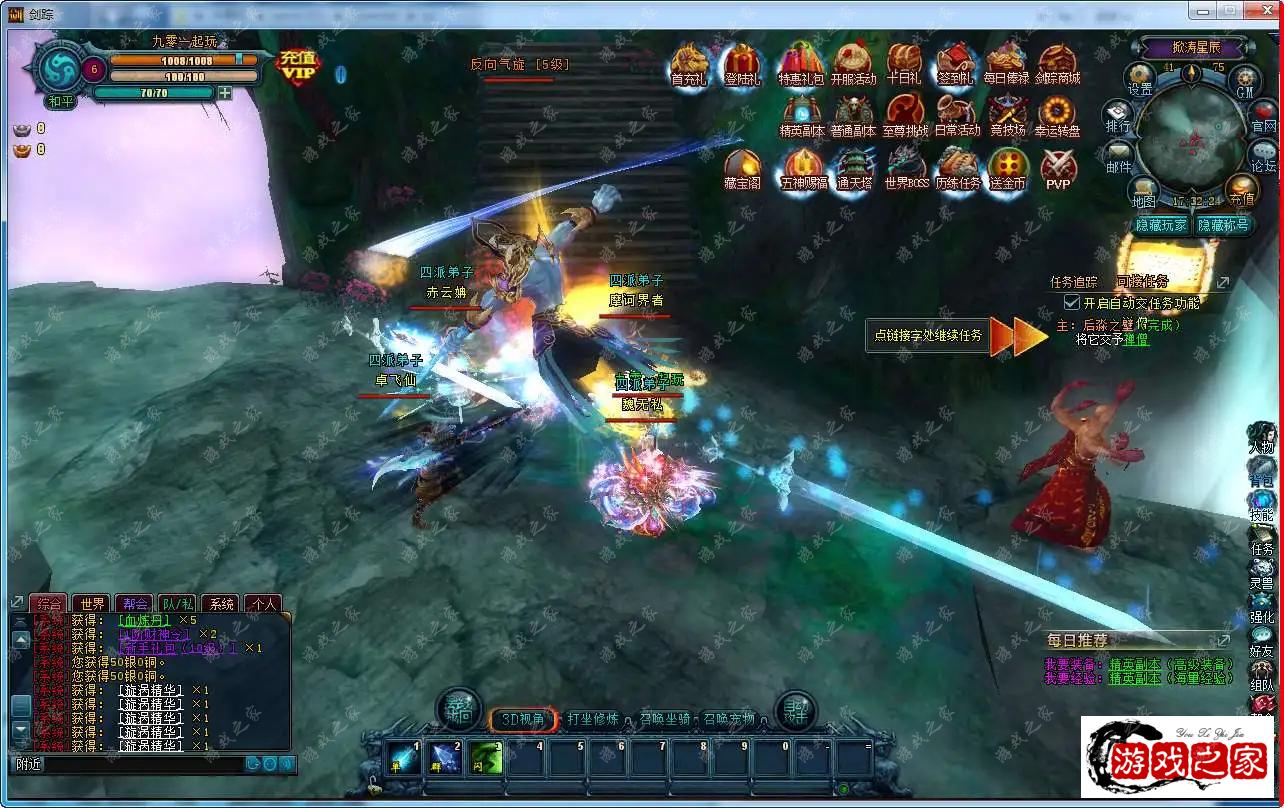Click the 3D视角 camera view button
This screenshot has width=1284, height=808.
click(x=523, y=719)
